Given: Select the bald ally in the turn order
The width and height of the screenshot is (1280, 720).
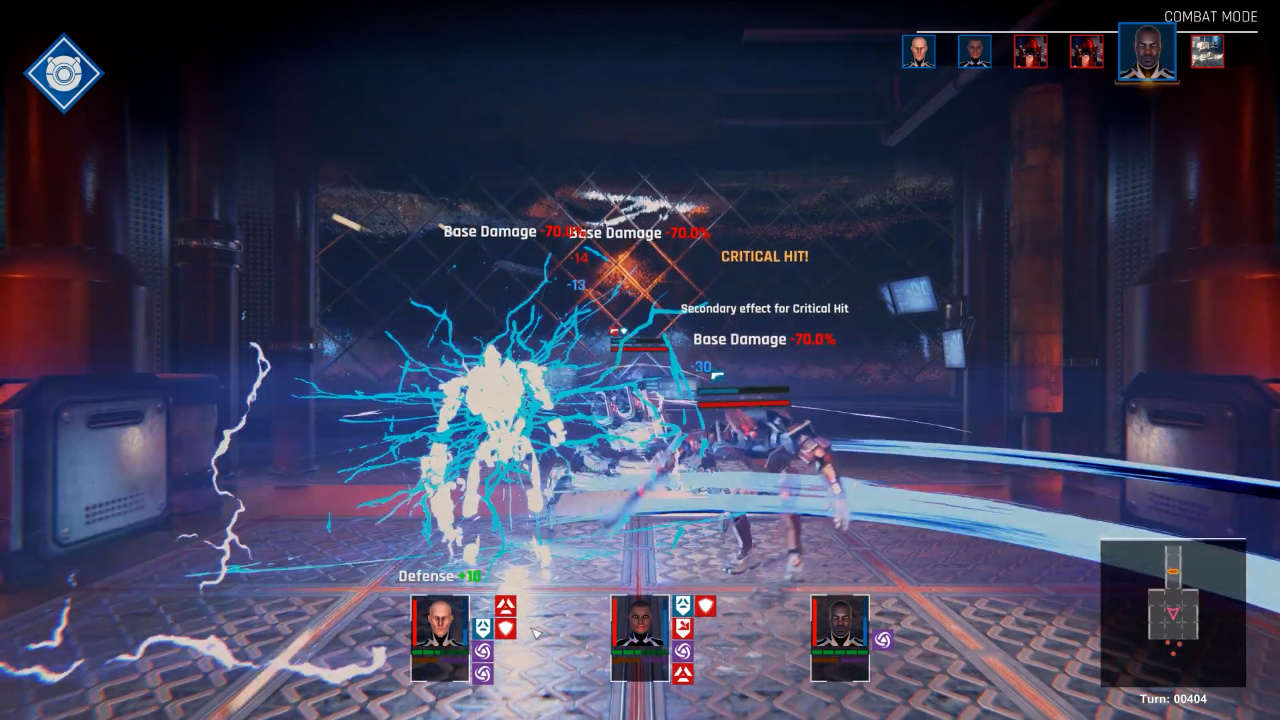Looking at the screenshot, I should pos(919,52).
